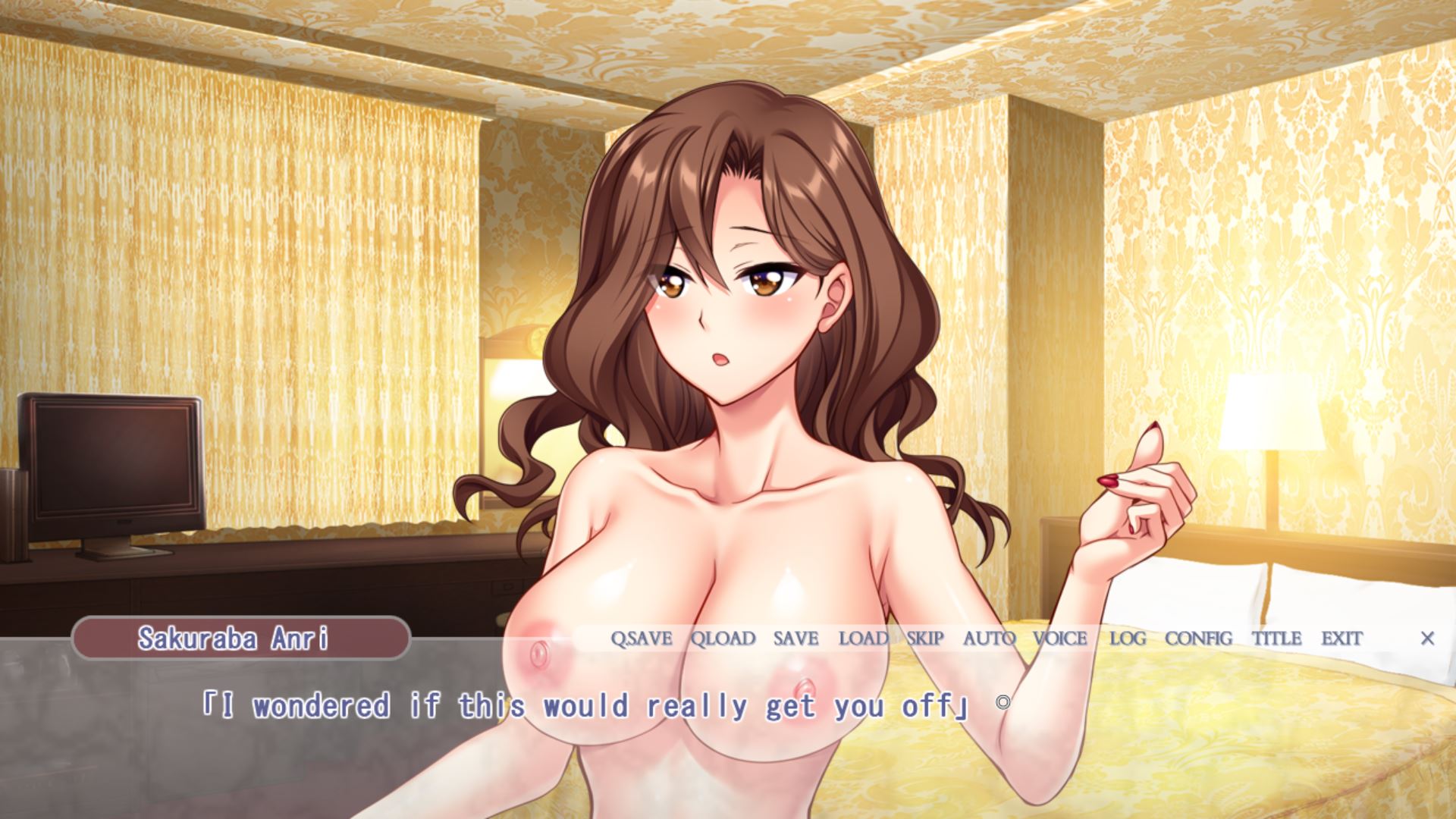This screenshot has height=819, width=1456.
Task: Activate SKIP mode
Action: [925, 639]
